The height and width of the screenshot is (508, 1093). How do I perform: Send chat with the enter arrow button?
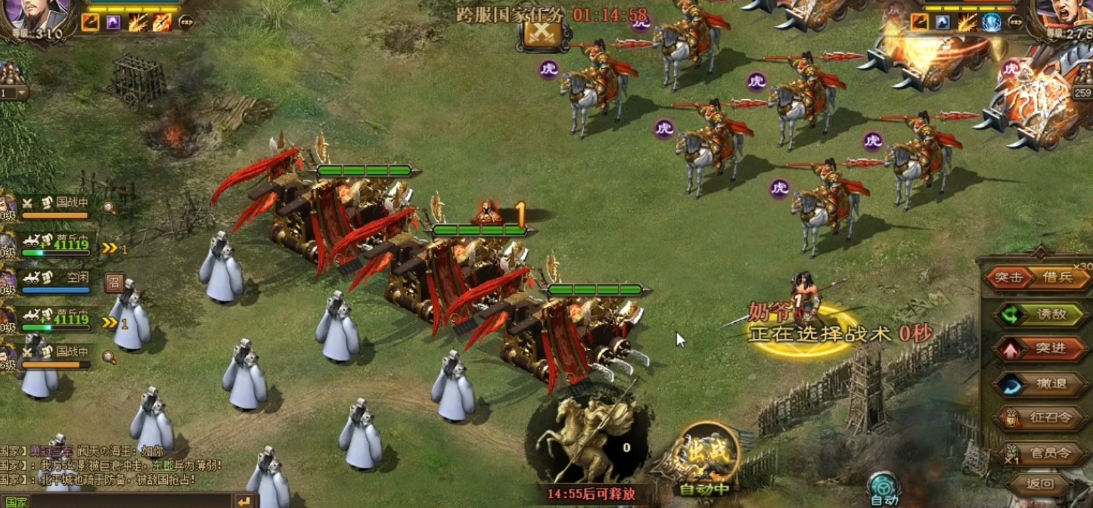[244, 501]
